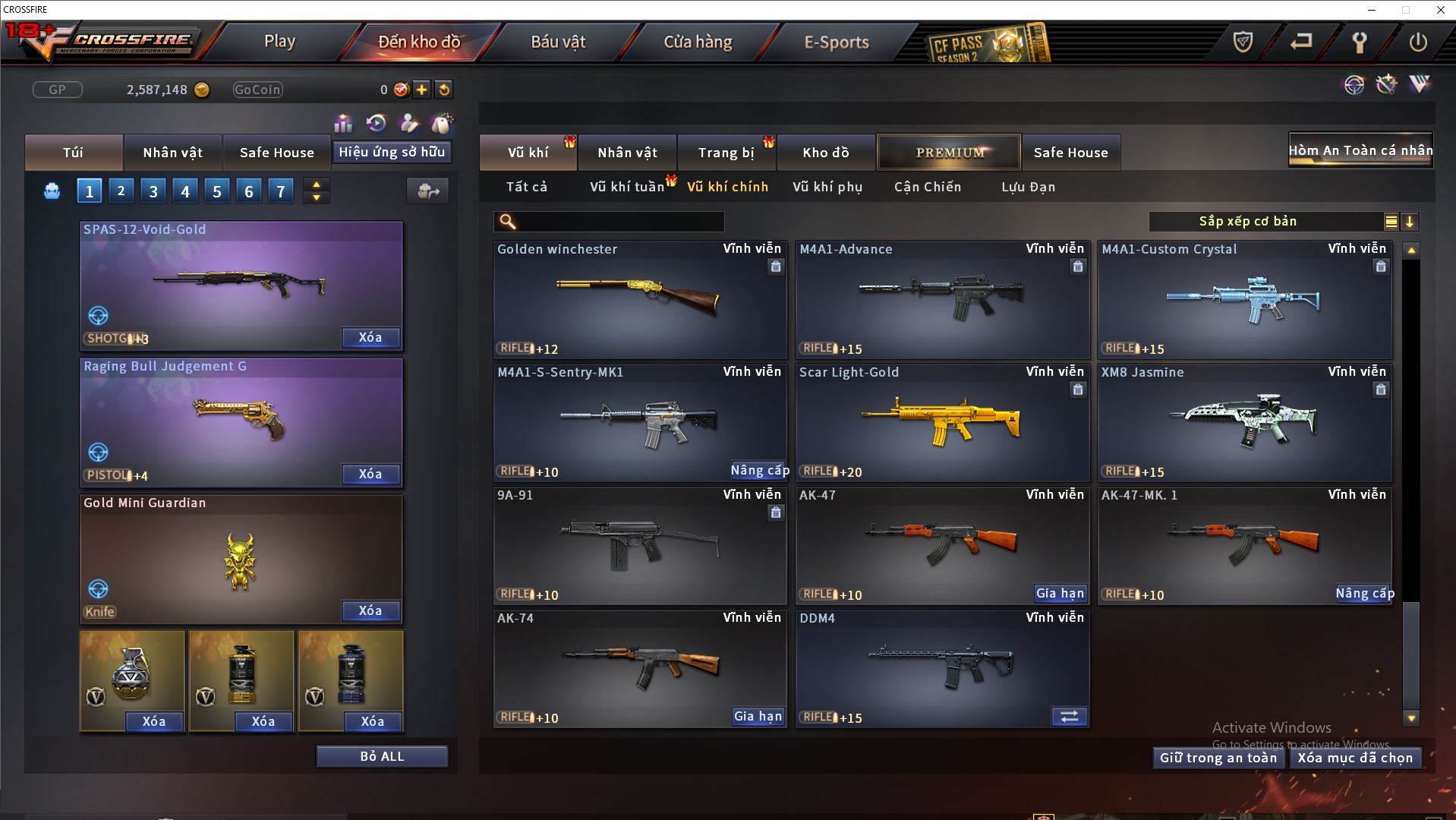Upgrade the M4A1-S-Sentry-MK1 with Nâng cấp

point(759,471)
